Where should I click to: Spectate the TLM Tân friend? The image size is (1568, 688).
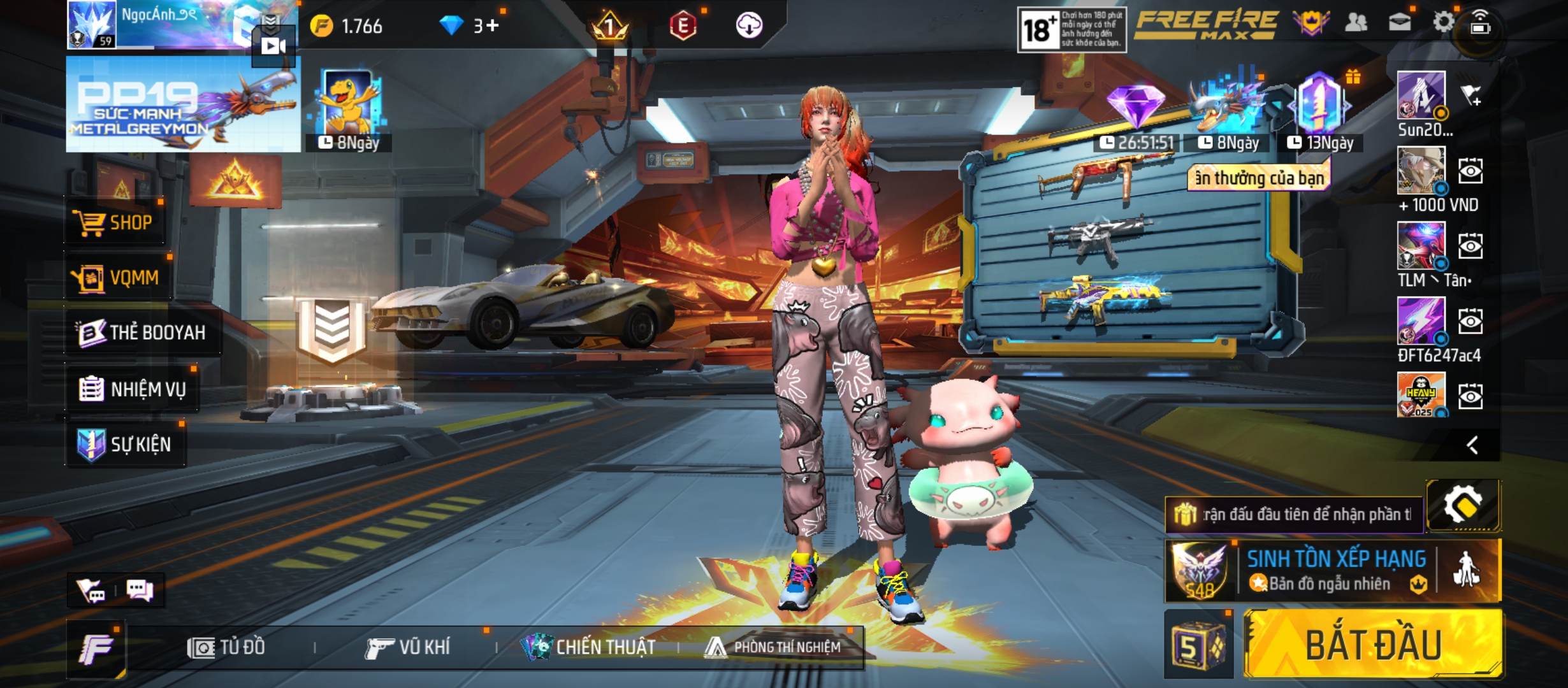pos(1470,247)
